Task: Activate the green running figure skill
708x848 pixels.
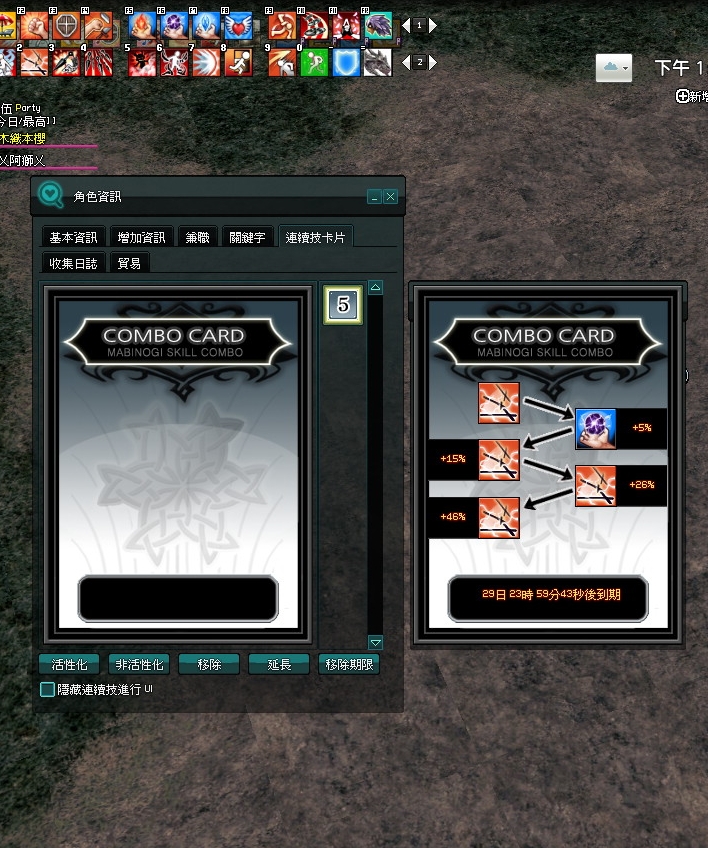Action: click(314, 62)
